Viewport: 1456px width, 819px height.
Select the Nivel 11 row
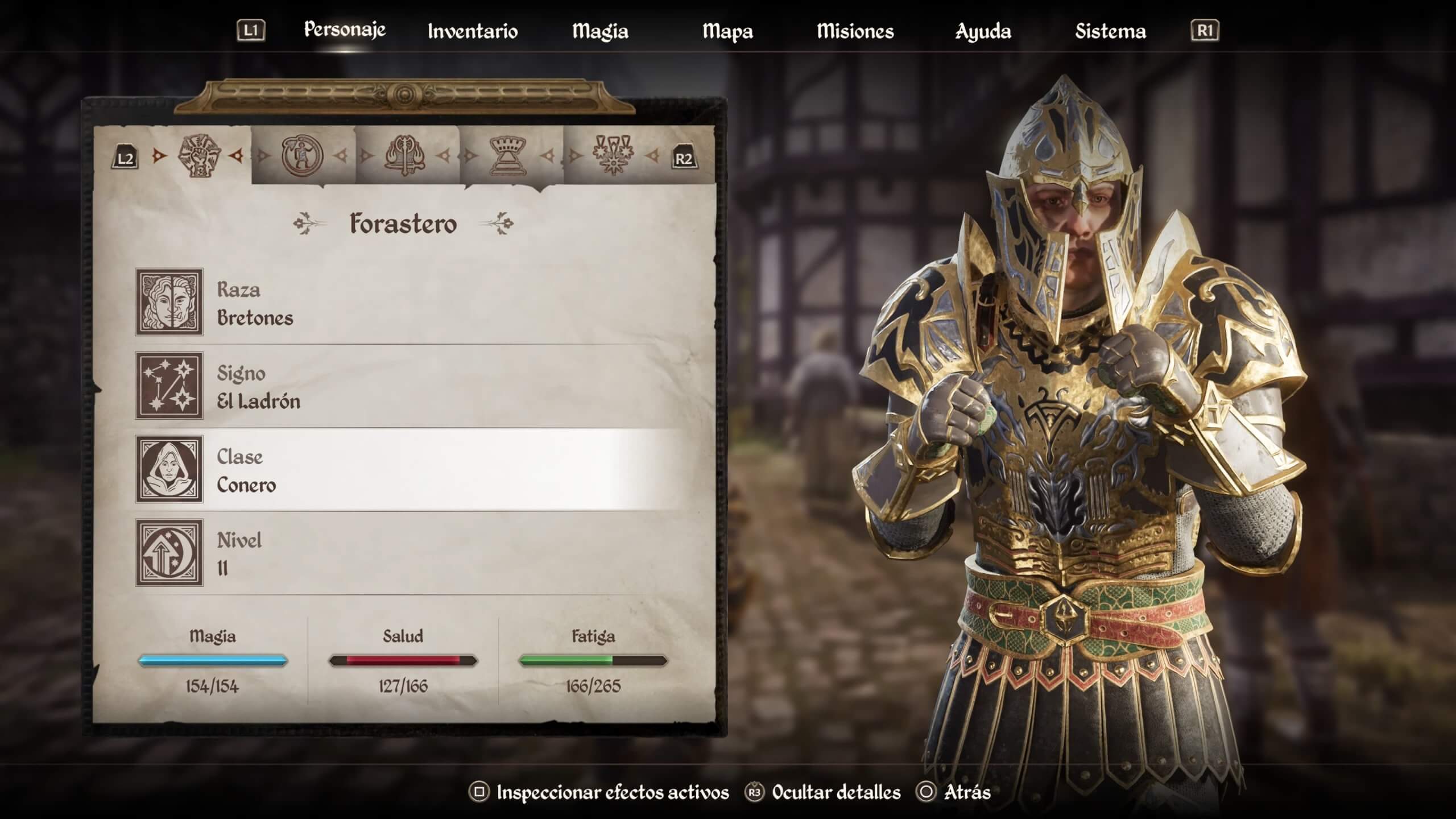[409, 553]
